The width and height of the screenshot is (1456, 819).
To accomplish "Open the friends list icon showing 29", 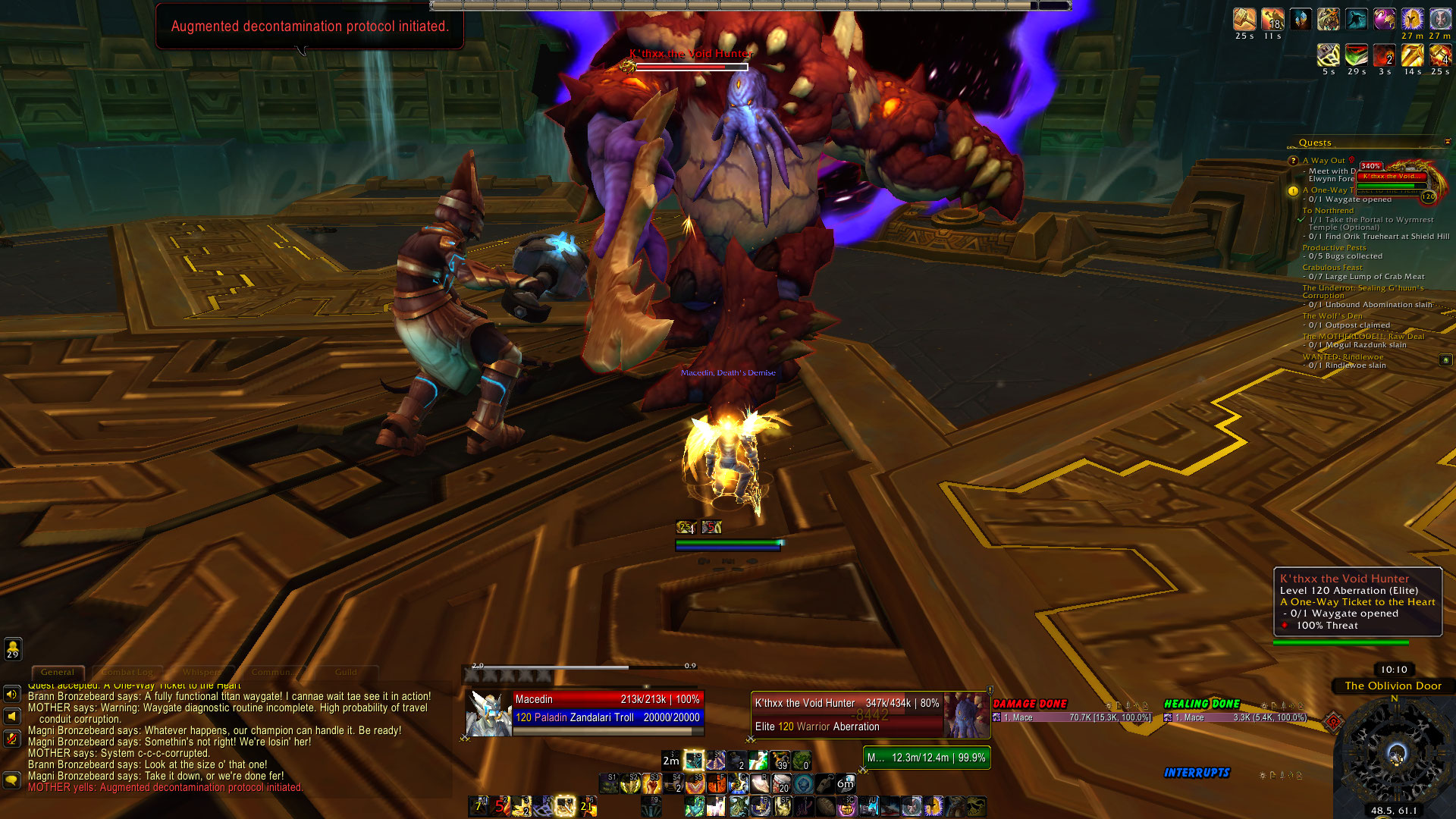I will click(13, 649).
